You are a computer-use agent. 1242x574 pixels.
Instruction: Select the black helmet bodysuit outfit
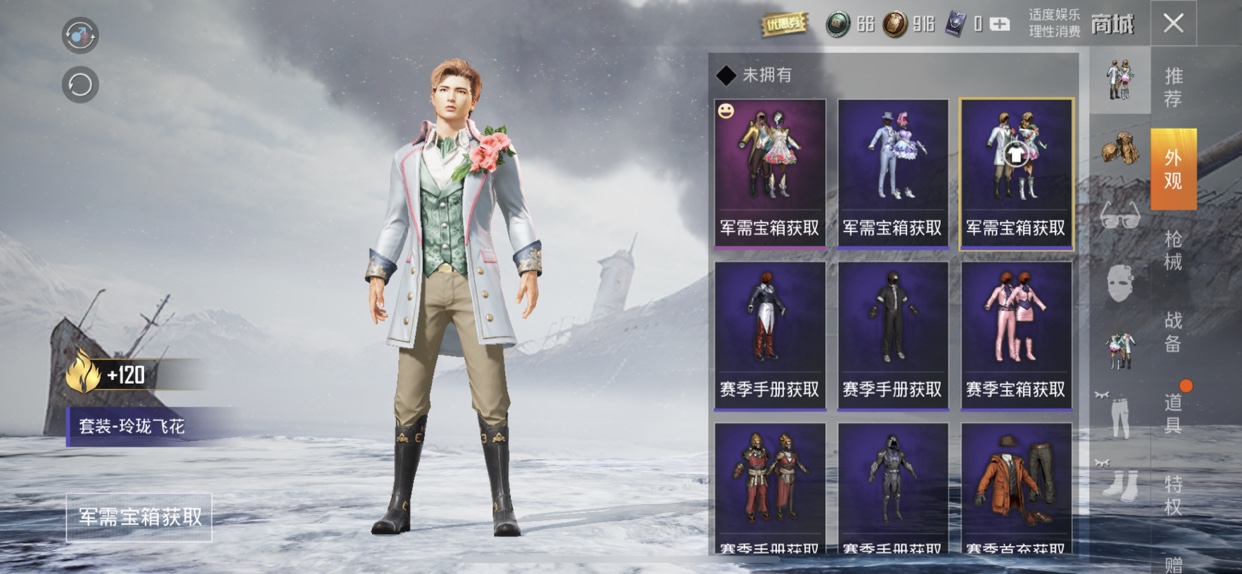coord(893,335)
